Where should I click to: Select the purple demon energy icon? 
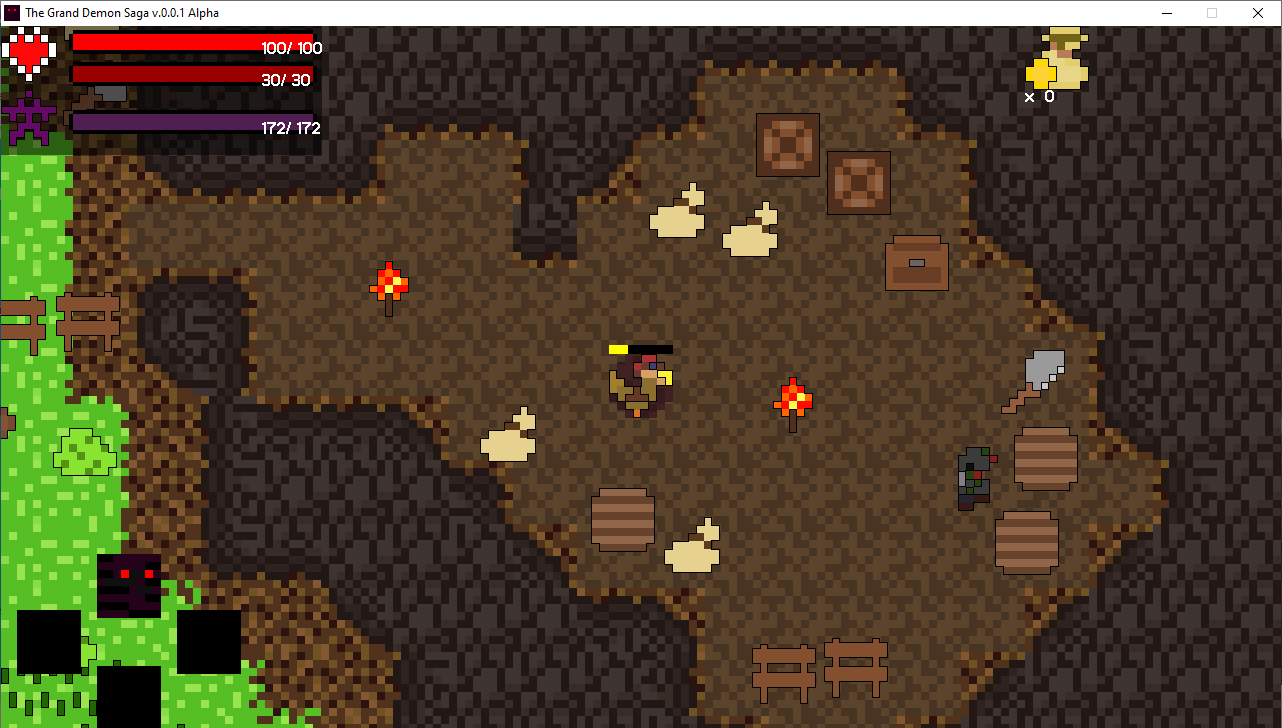tap(28, 118)
